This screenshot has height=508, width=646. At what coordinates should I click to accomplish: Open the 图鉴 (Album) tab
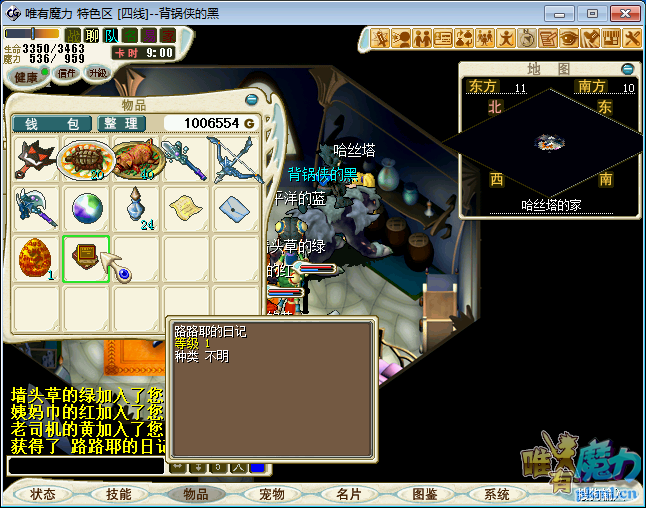[x=425, y=494]
